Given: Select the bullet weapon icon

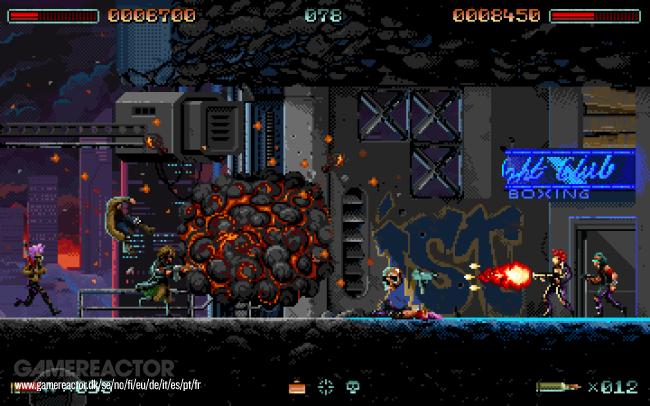Looking at the screenshot, I should click(558, 386).
